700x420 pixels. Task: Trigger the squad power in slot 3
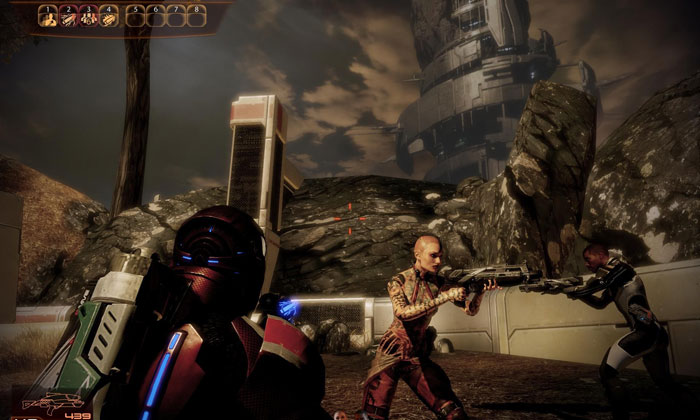(89, 16)
